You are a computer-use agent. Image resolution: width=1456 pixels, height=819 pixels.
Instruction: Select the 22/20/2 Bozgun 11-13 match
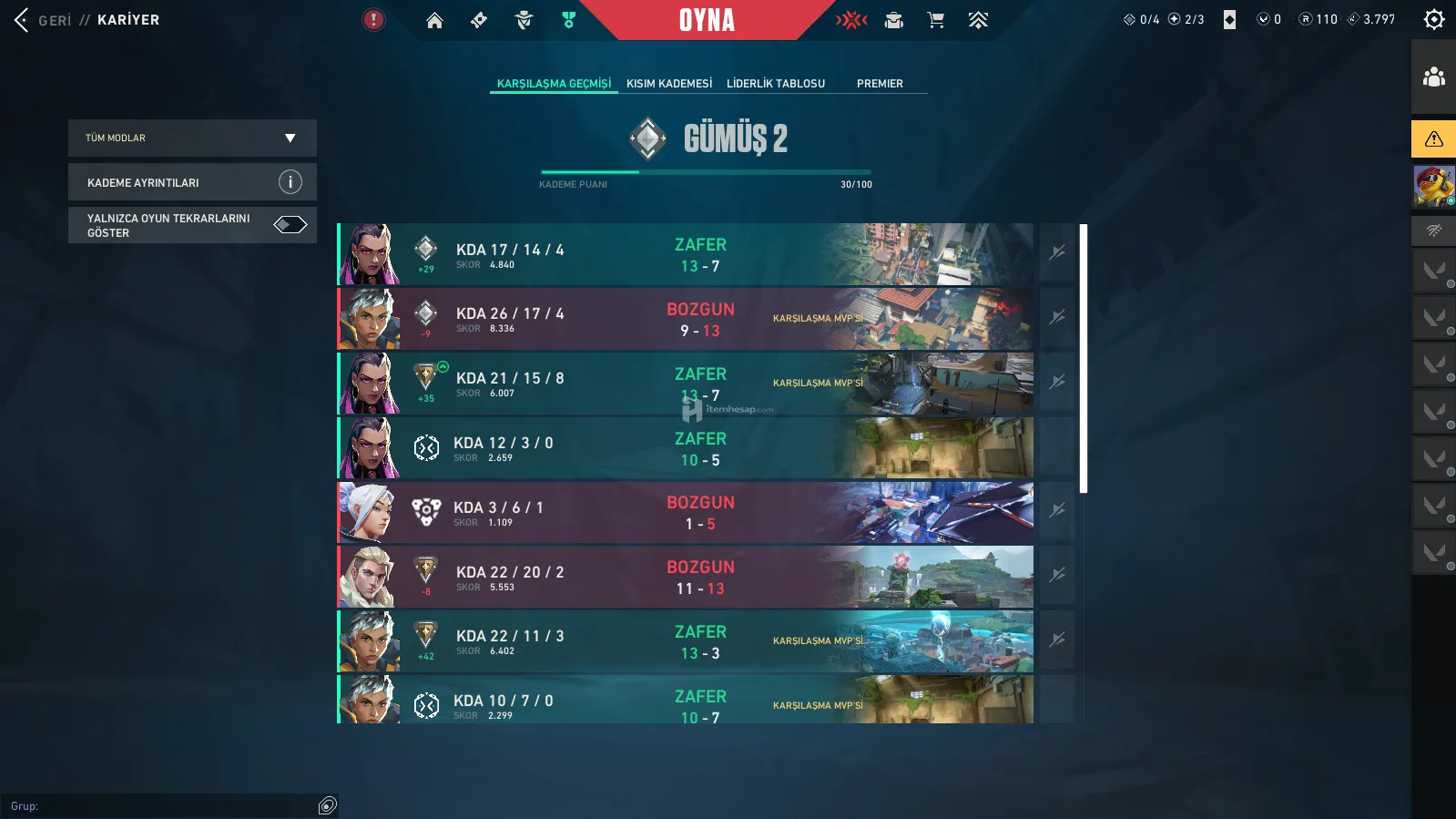click(x=685, y=578)
